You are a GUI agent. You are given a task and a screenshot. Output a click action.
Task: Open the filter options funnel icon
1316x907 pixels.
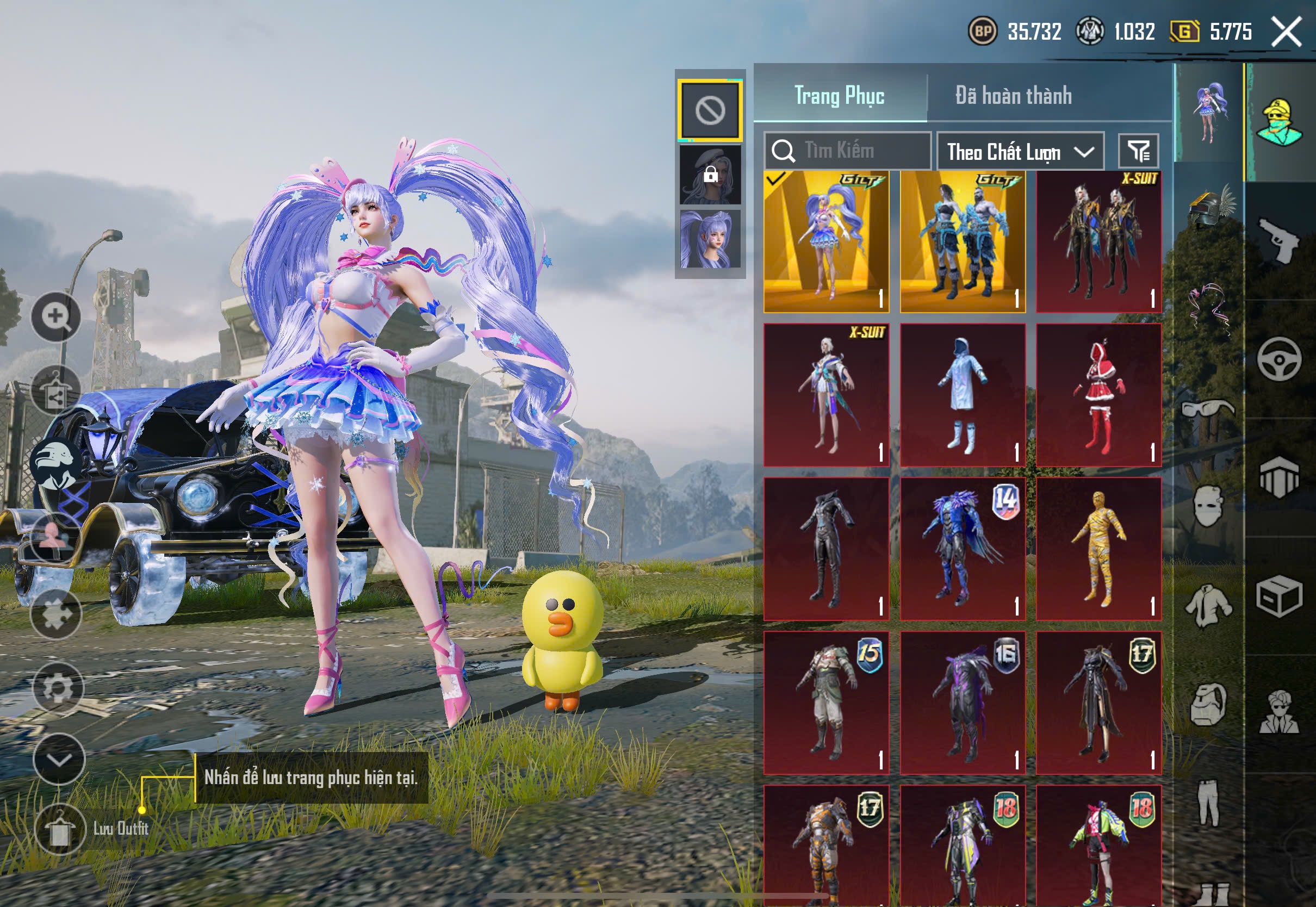[x=1138, y=151]
